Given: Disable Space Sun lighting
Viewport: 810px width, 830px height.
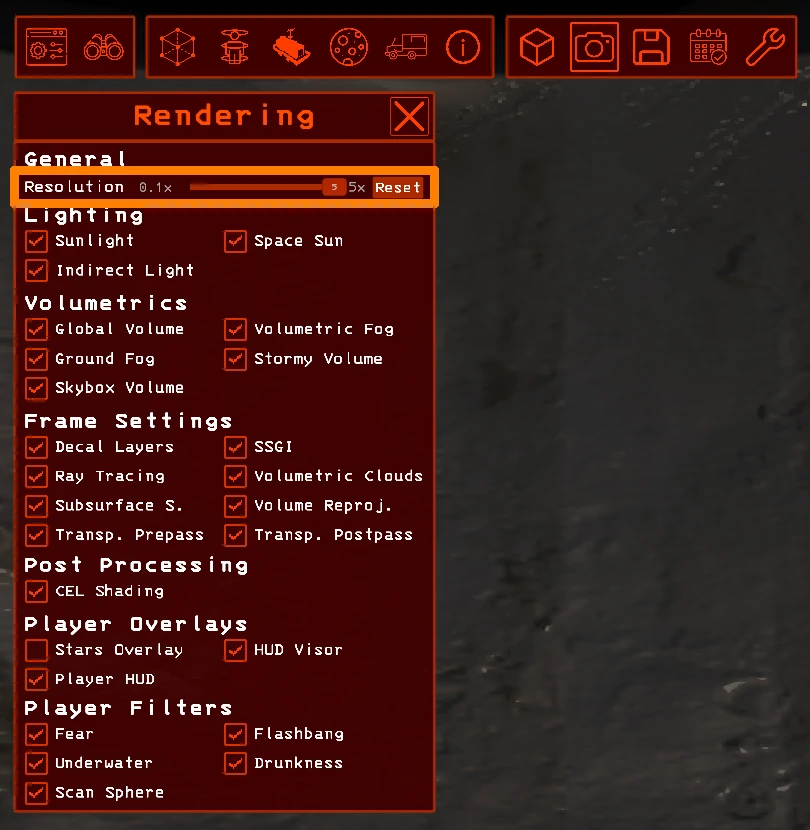Looking at the screenshot, I should click(236, 241).
